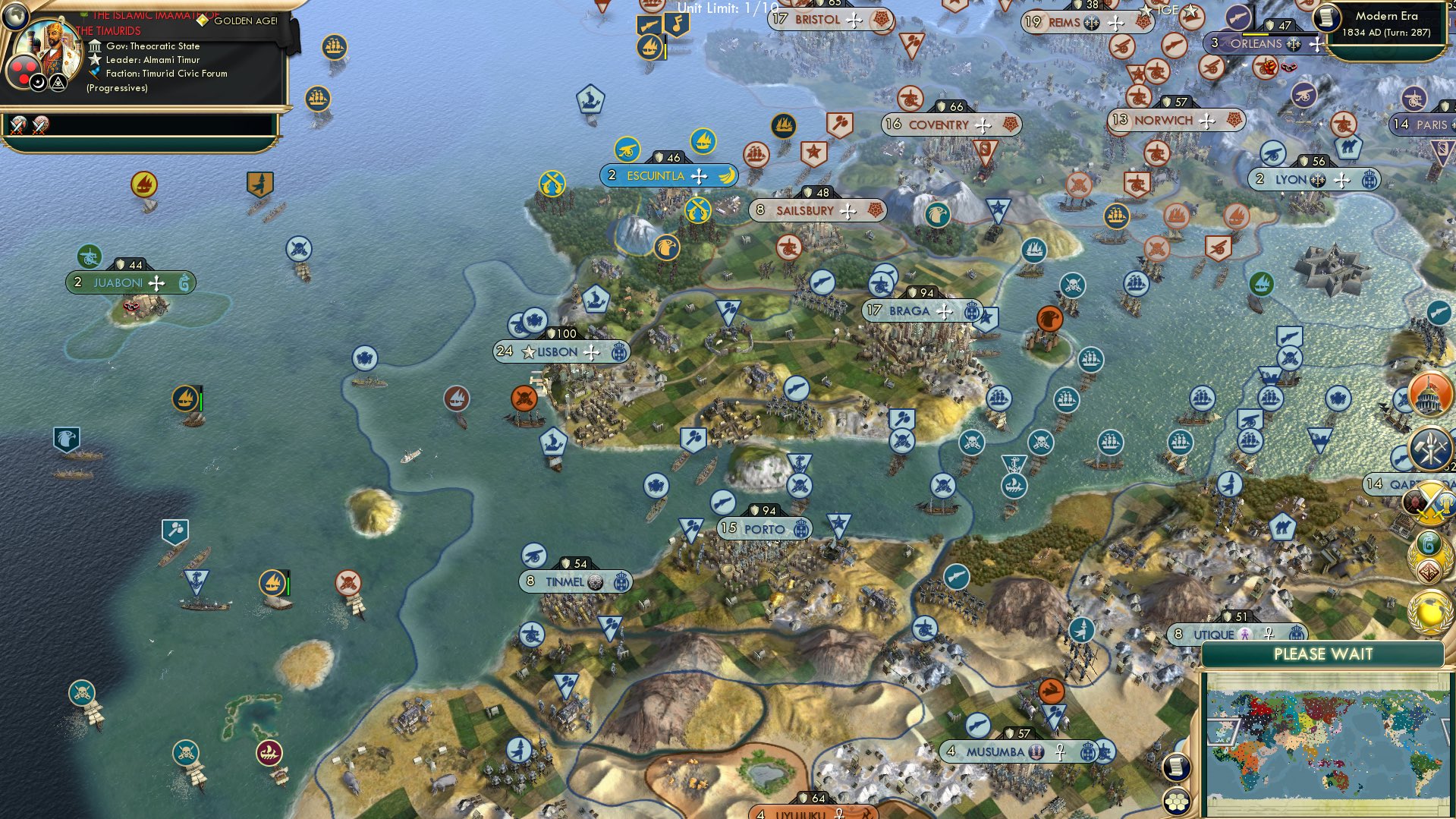Click the Golden Age diamond icon

[x=202, y=20]
